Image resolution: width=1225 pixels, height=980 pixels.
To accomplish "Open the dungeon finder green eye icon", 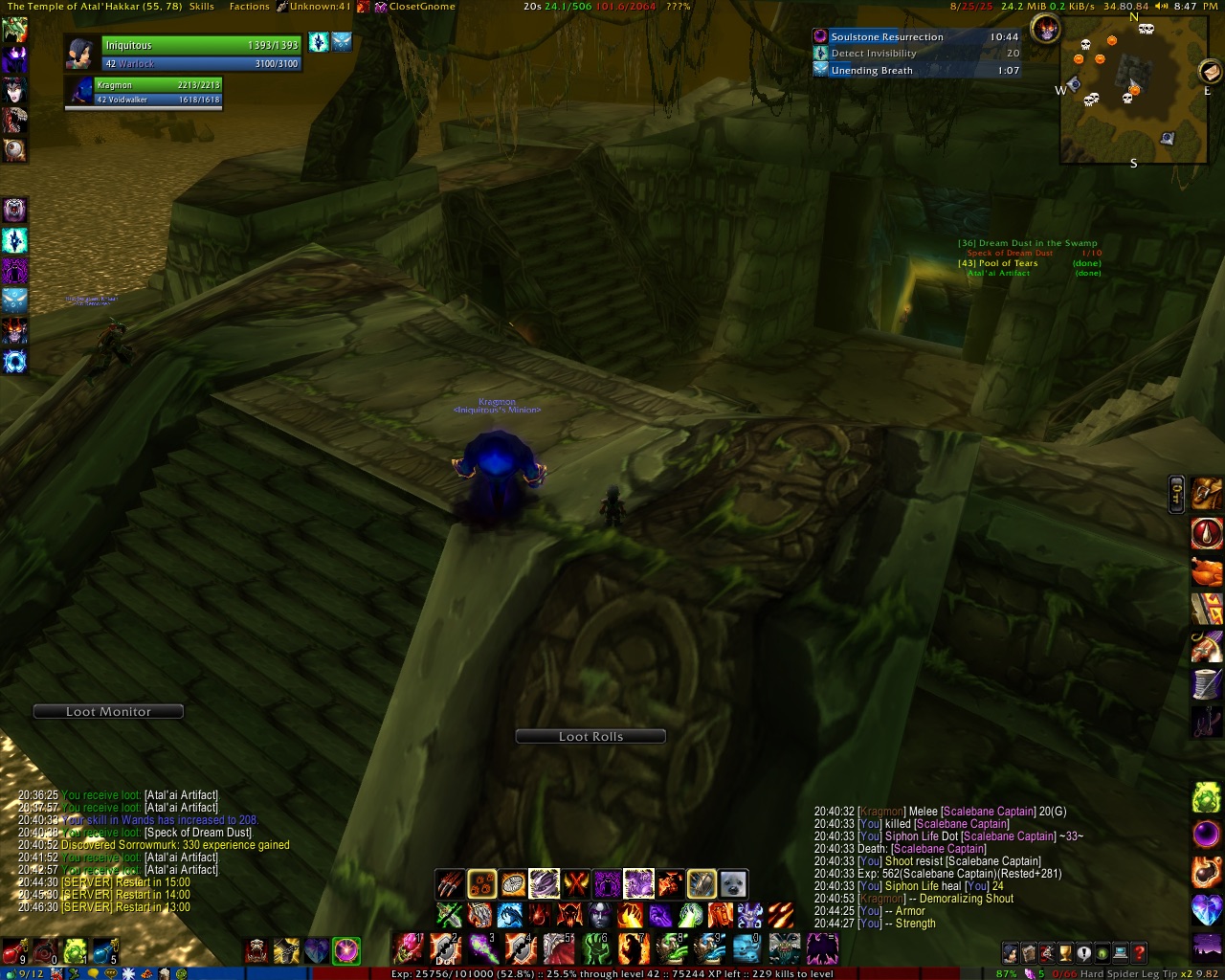I will click(1101, 952).
